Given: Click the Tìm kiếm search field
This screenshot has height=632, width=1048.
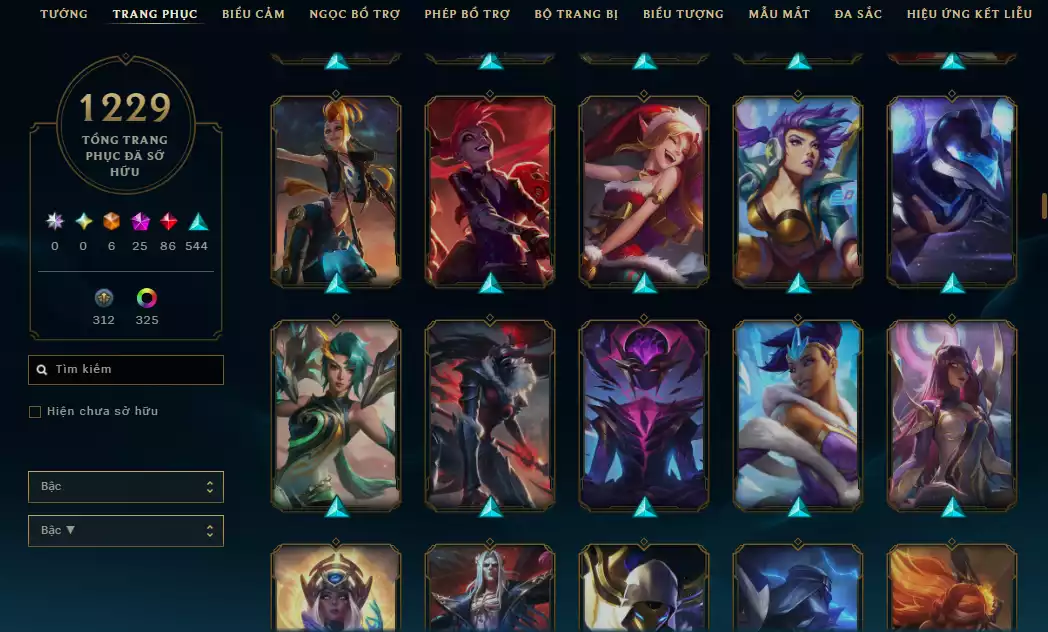Looking at the screenshot, I should [x=126, y=370].
